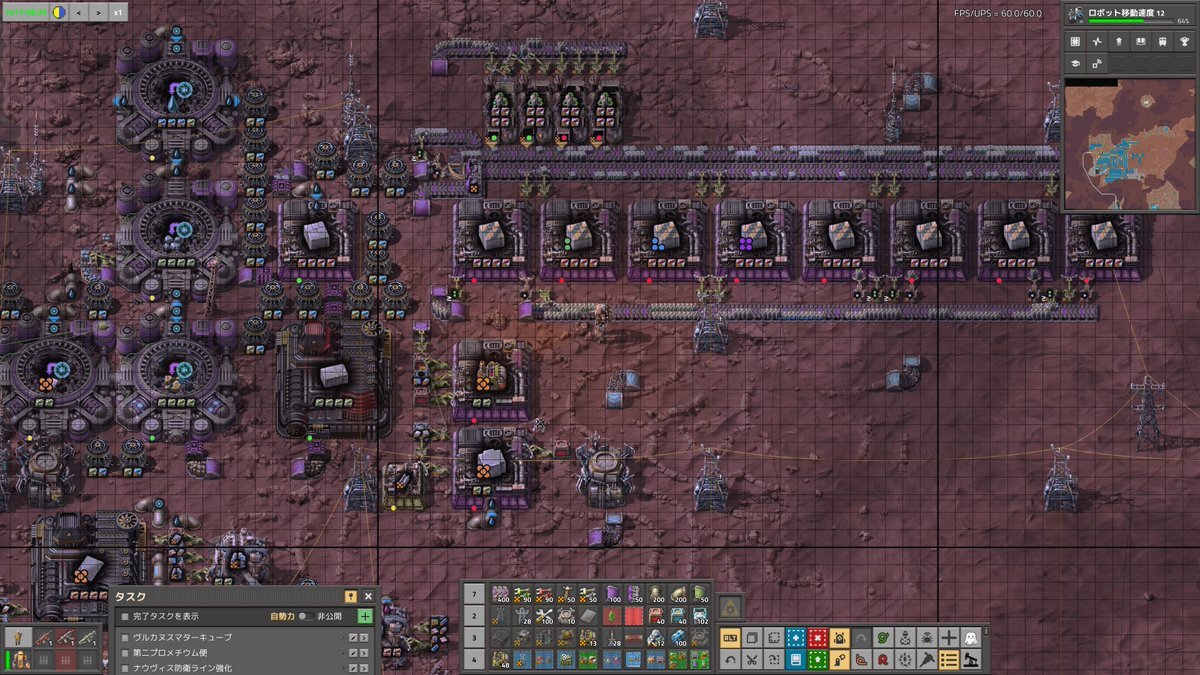
Task: Pin the タスク panel with the yellow button
Action: tap(350, 596)
